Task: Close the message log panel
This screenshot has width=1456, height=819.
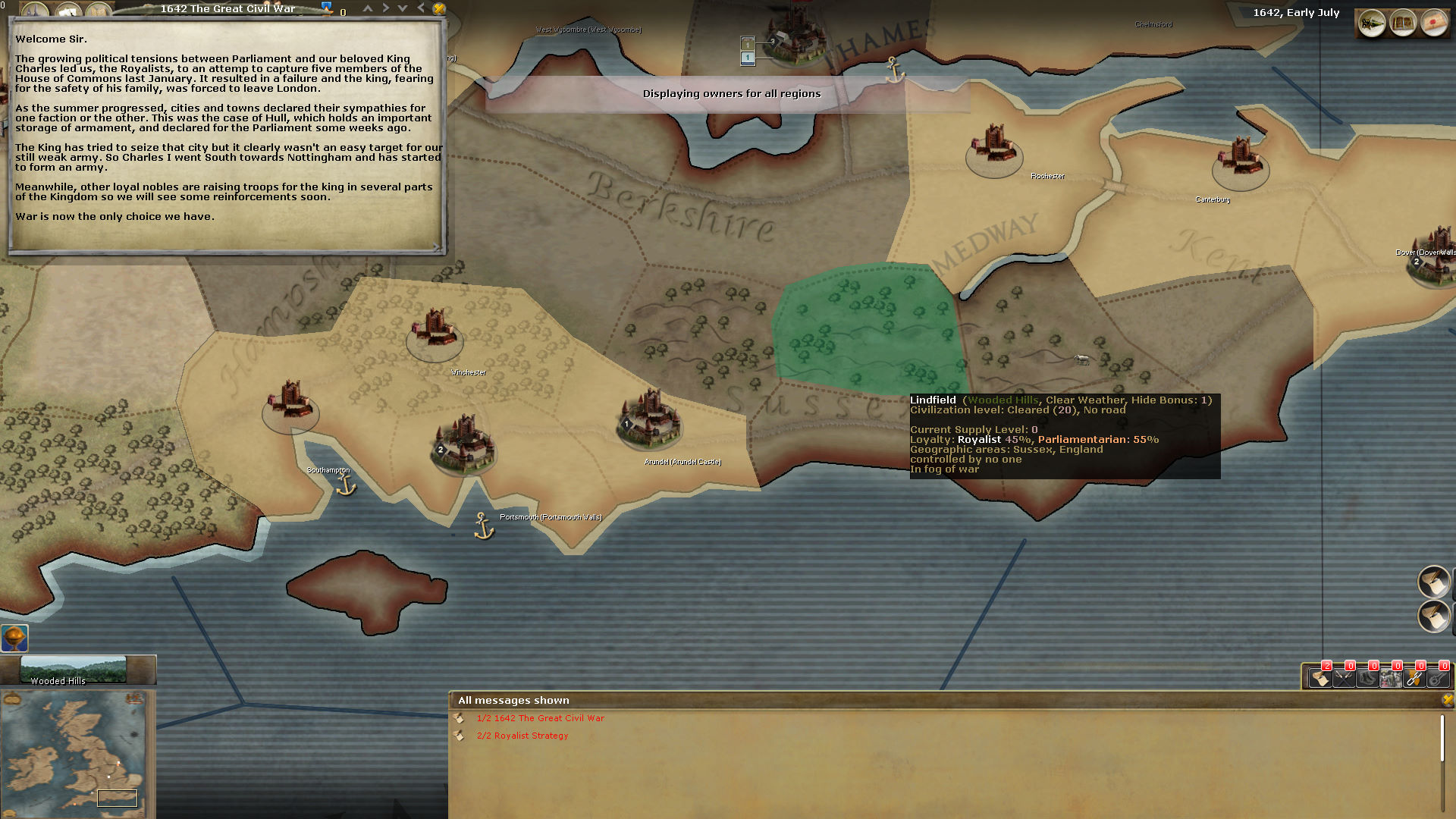Action: click(x=1448, y=700)
